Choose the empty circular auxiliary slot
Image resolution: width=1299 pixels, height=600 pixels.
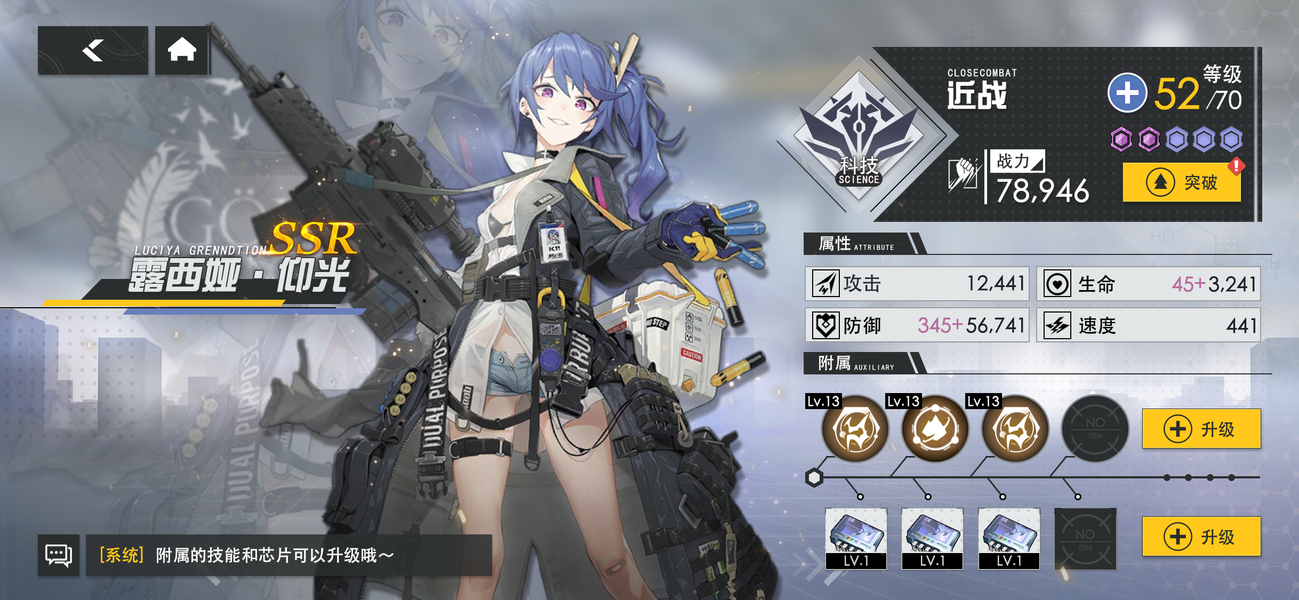1094,429
